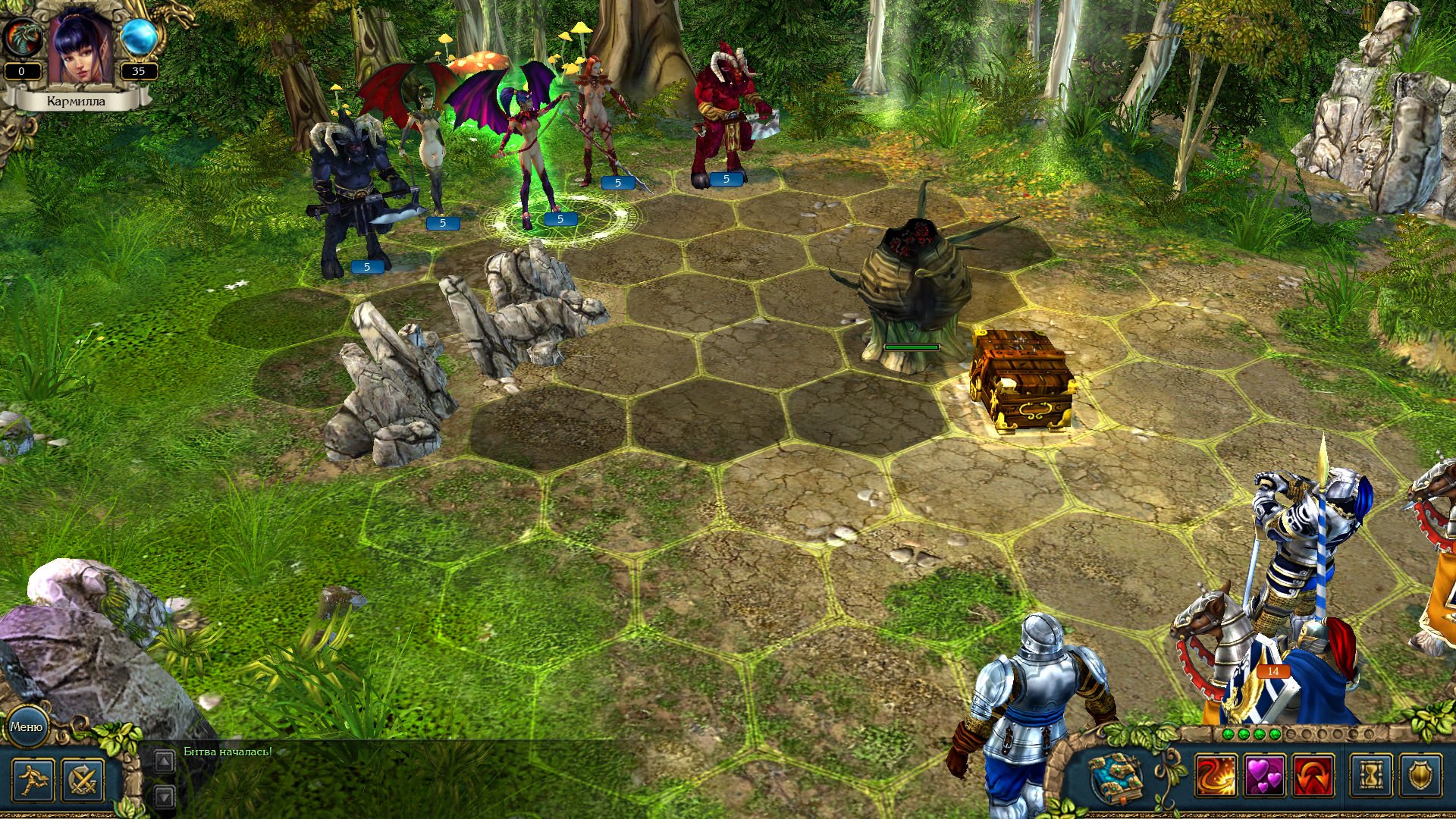Click the dragon rage icon
Screen dimensions: 1456x819
(x=20, y=36)
